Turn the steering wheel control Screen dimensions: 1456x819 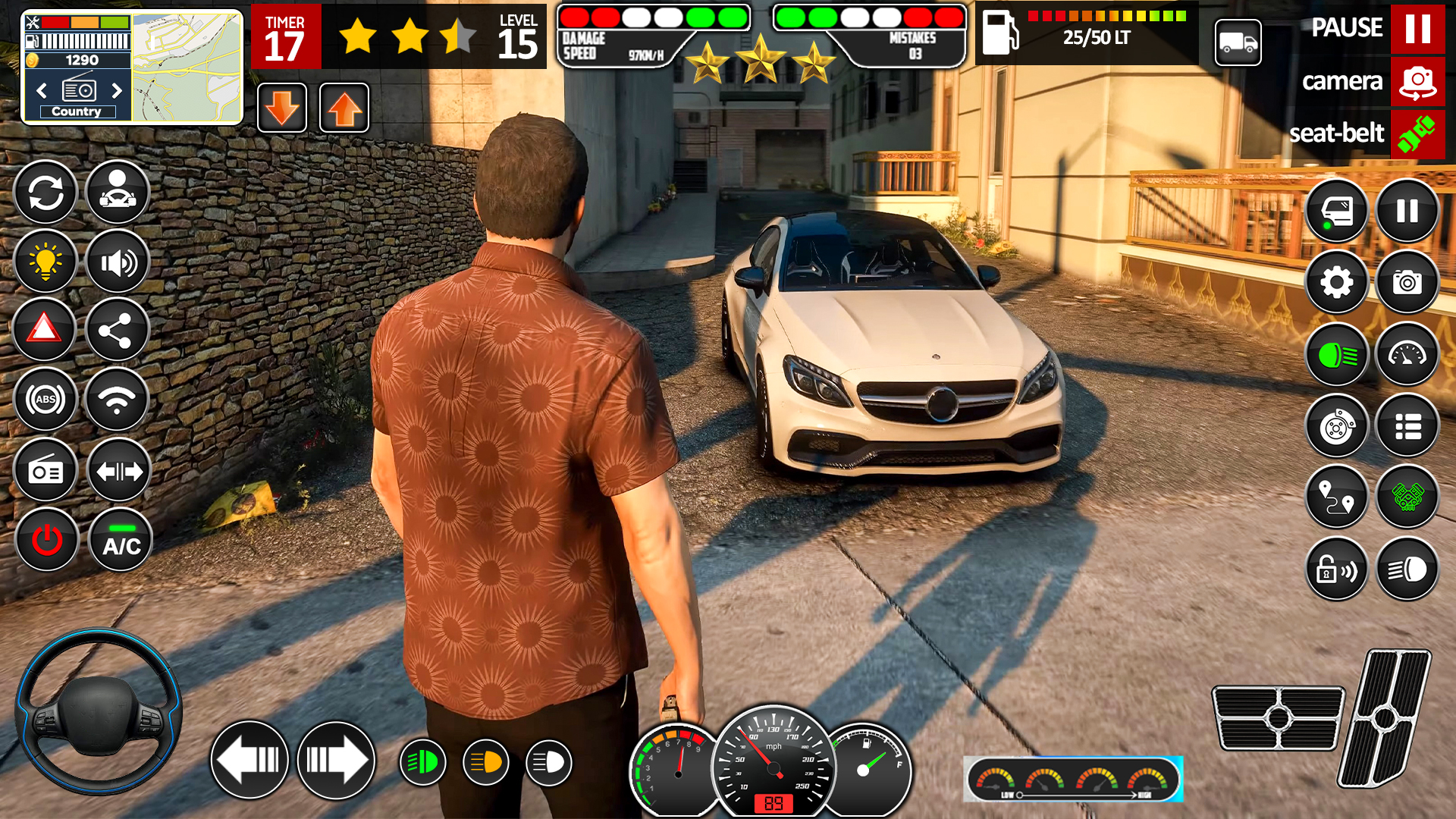[x=99, y=711]
